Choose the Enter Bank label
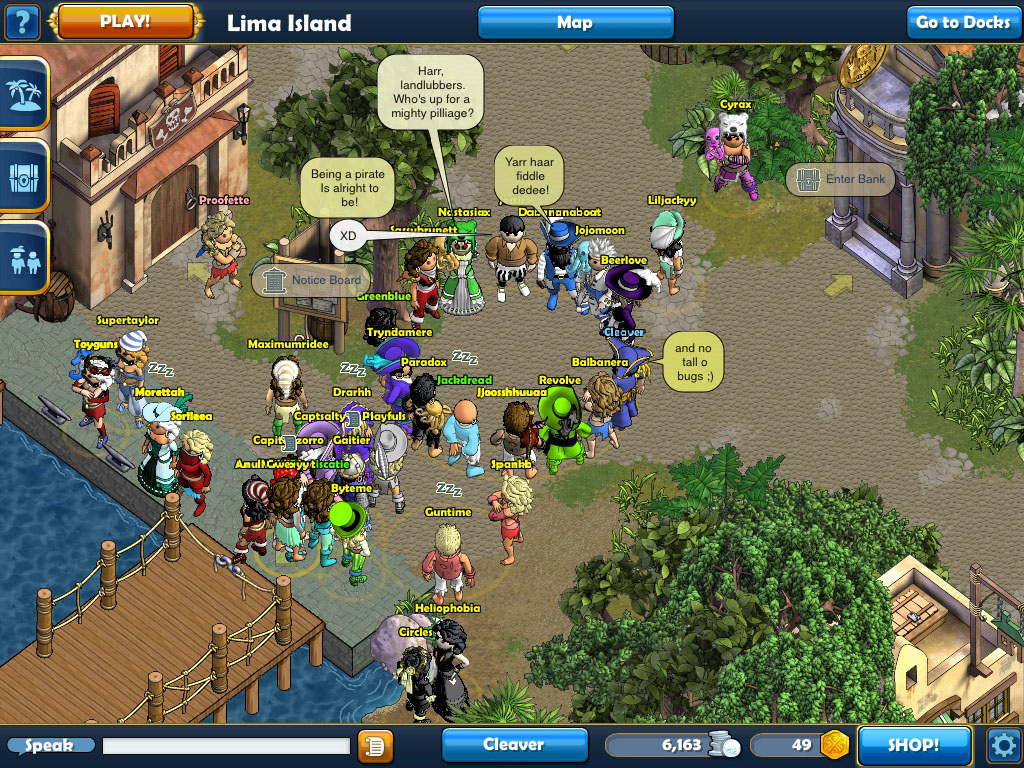The height and width of the screenshot is (768, 1024). [x=839, y=180]
